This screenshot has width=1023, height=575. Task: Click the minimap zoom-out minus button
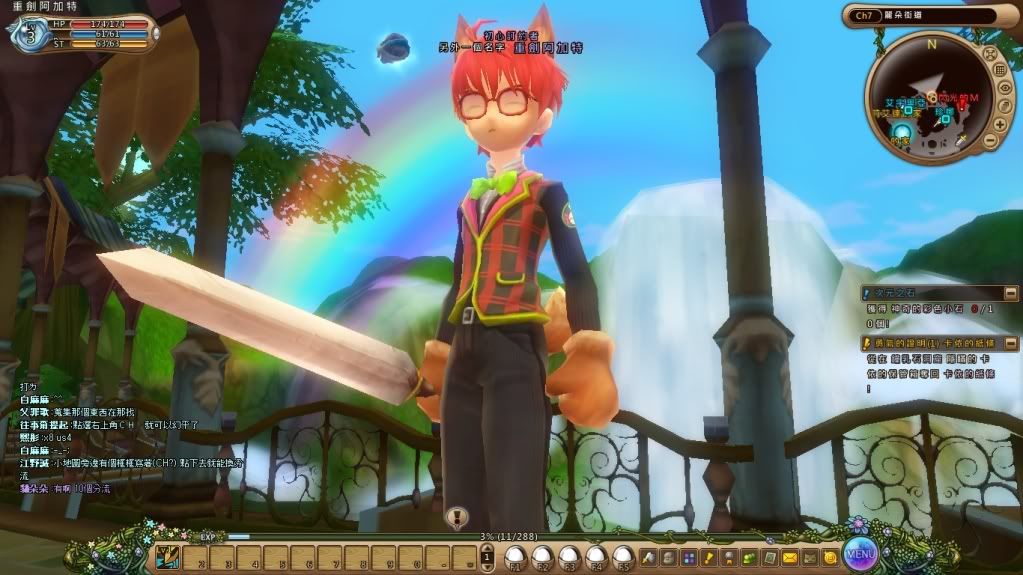click(990, 138)
